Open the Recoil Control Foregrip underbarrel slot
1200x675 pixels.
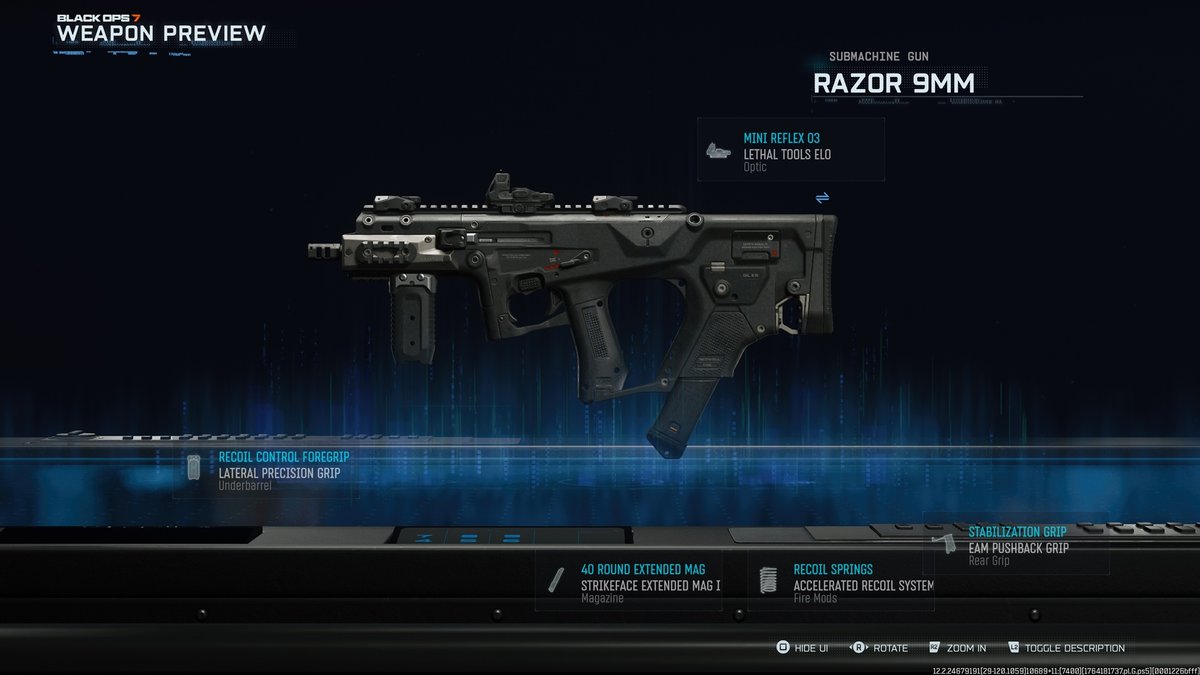coord(265,472)
